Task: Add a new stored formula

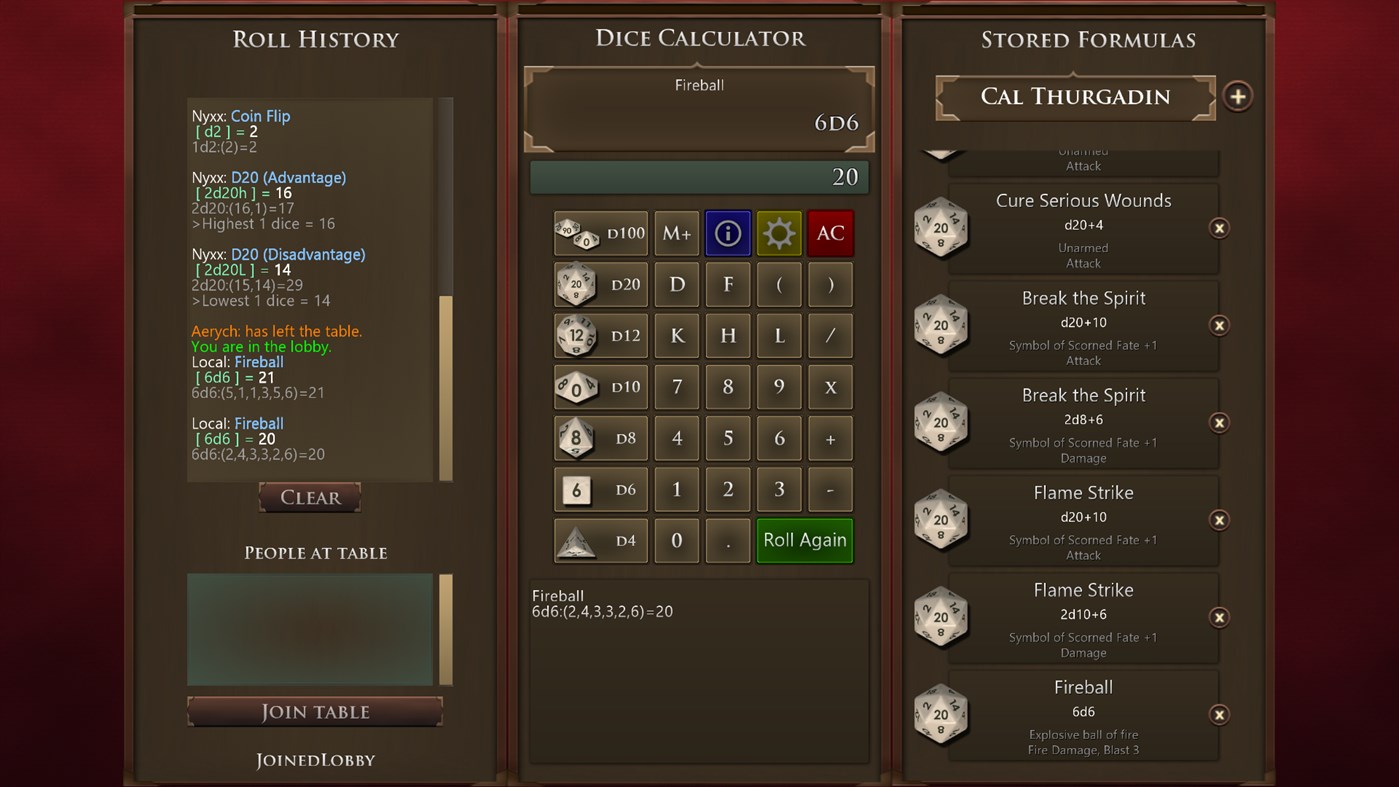Action: coord(1237,96)
